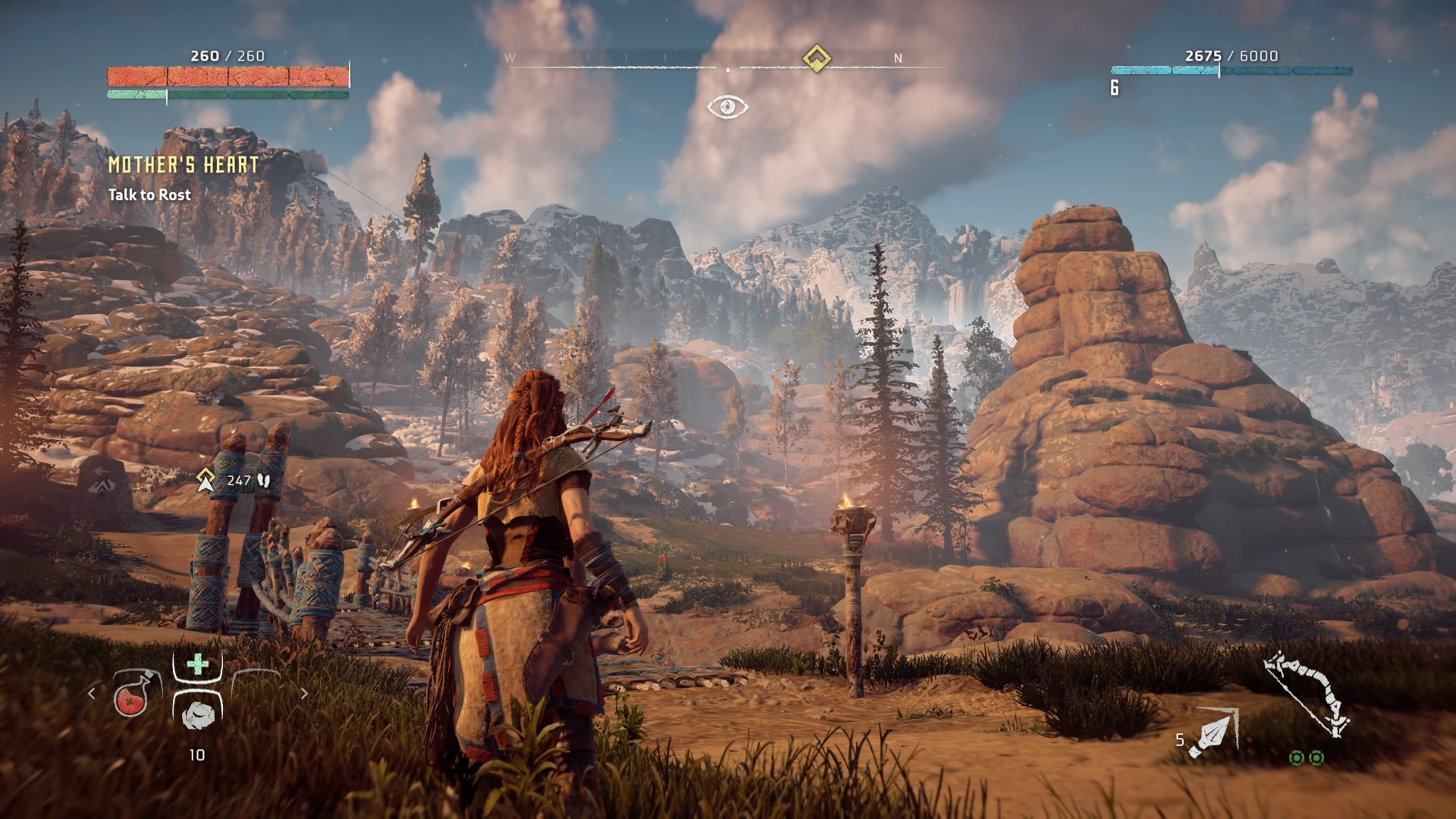Select the rock throwable item

pos(197,711)
